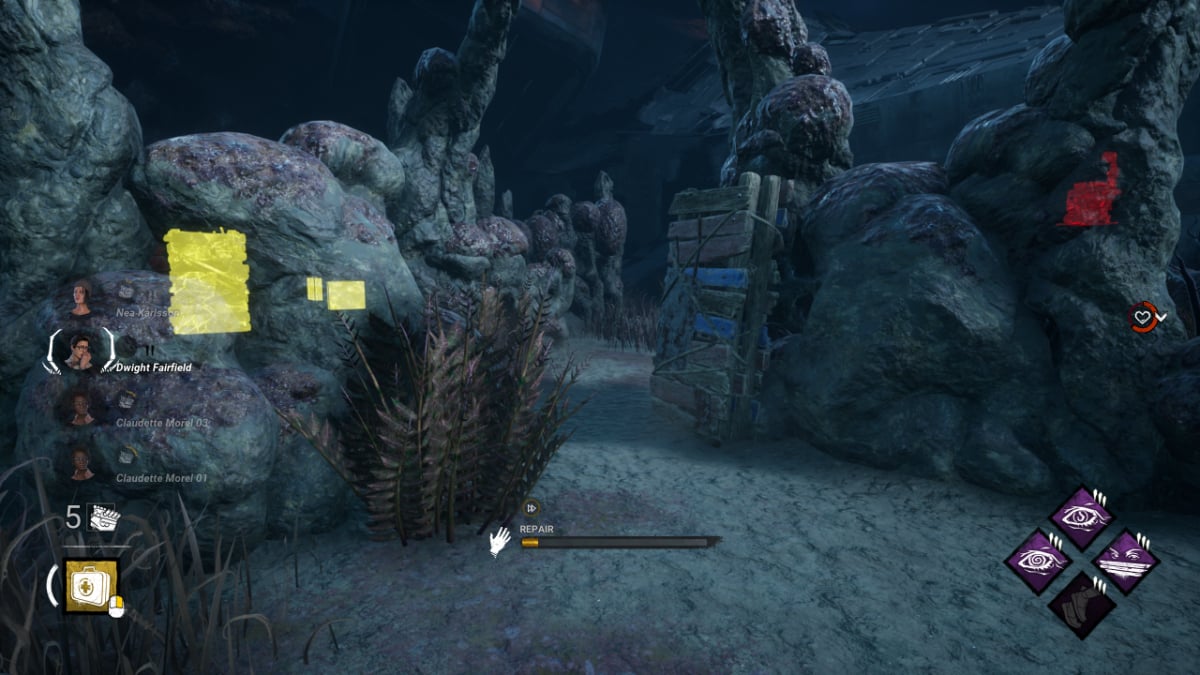
Task: Click the med-kit item slot
Action: coord(92,585)
